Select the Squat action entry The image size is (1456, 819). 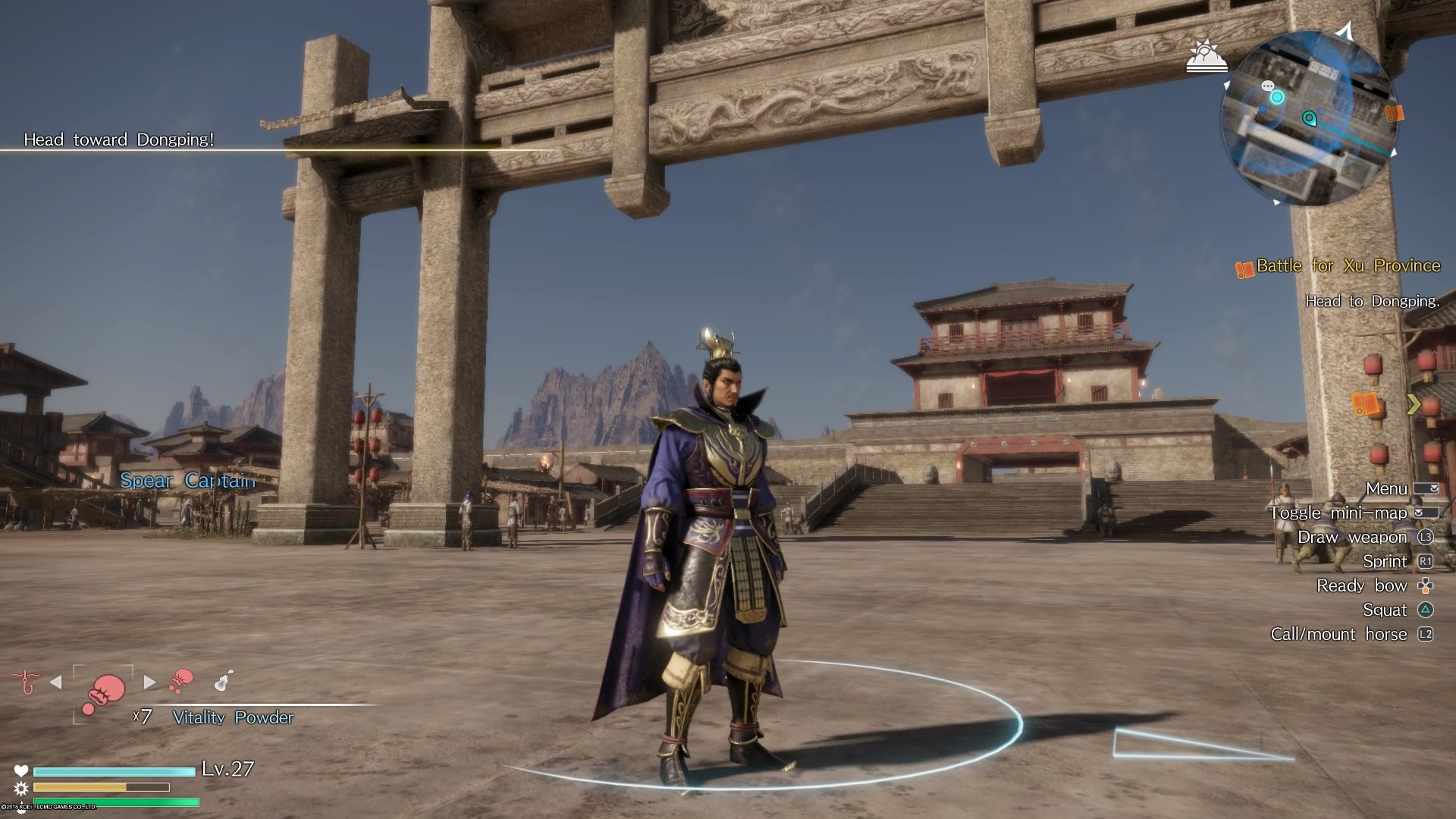(1385, 610)
